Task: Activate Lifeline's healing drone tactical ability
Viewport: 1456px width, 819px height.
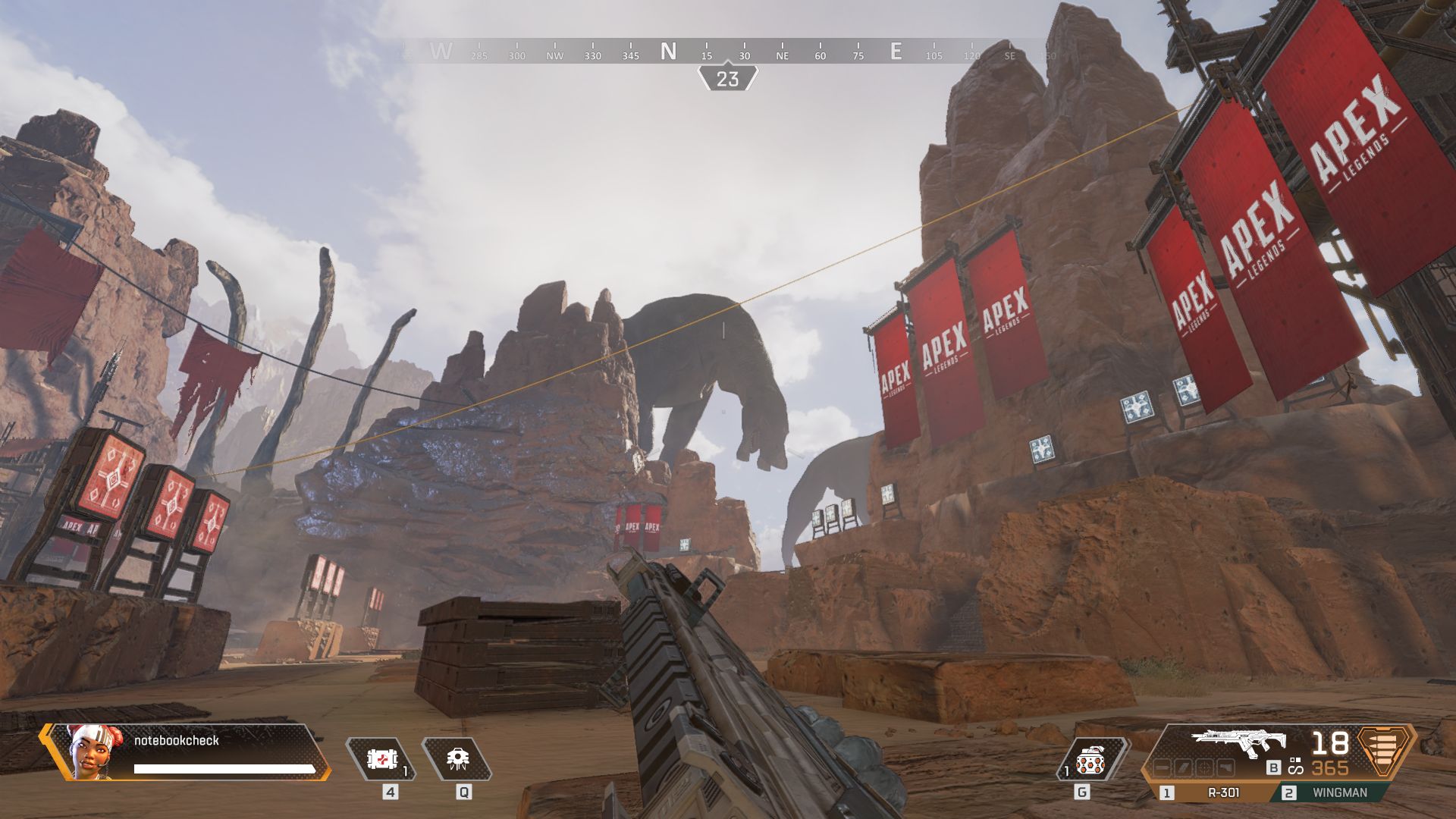Action: point(457,758)
